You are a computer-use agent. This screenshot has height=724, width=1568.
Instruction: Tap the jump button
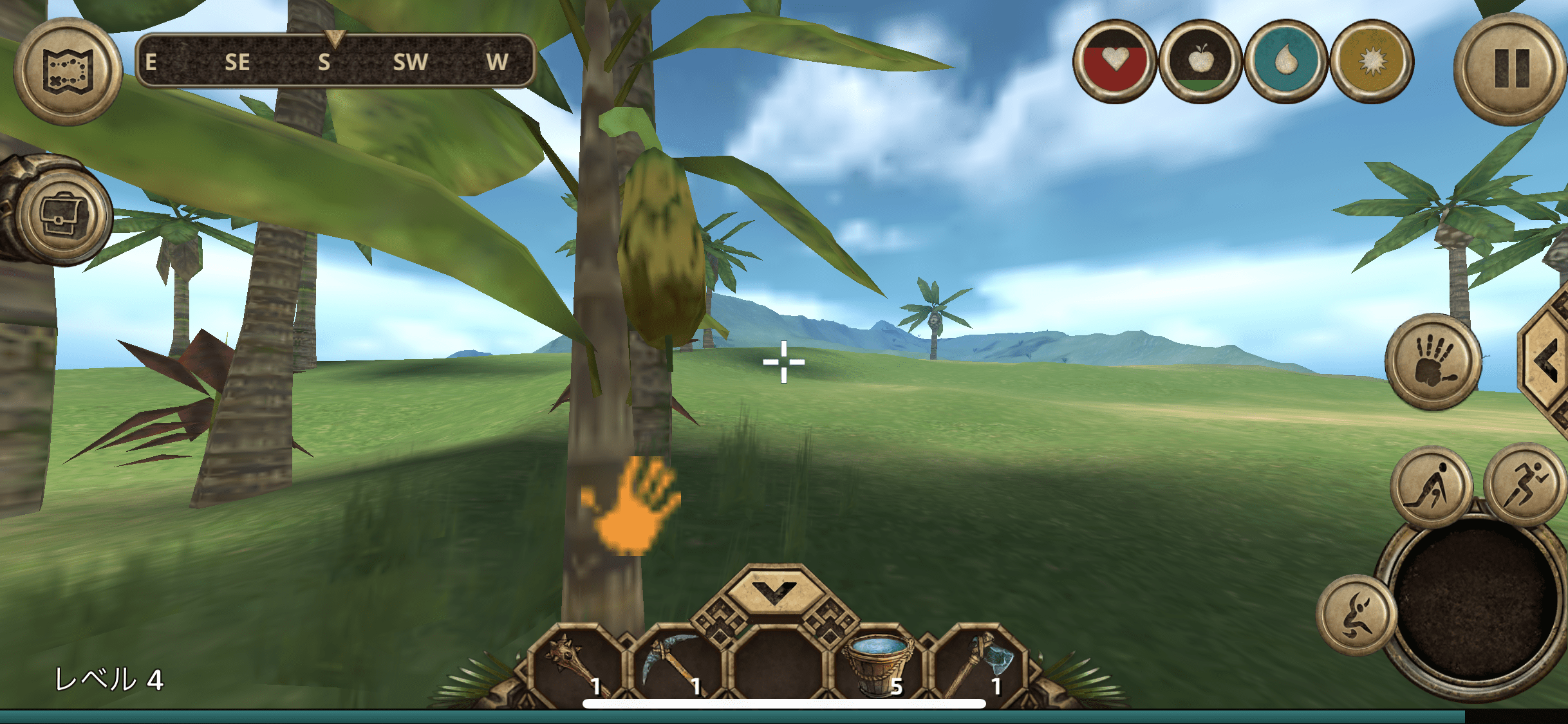(x=1356, y=615)
